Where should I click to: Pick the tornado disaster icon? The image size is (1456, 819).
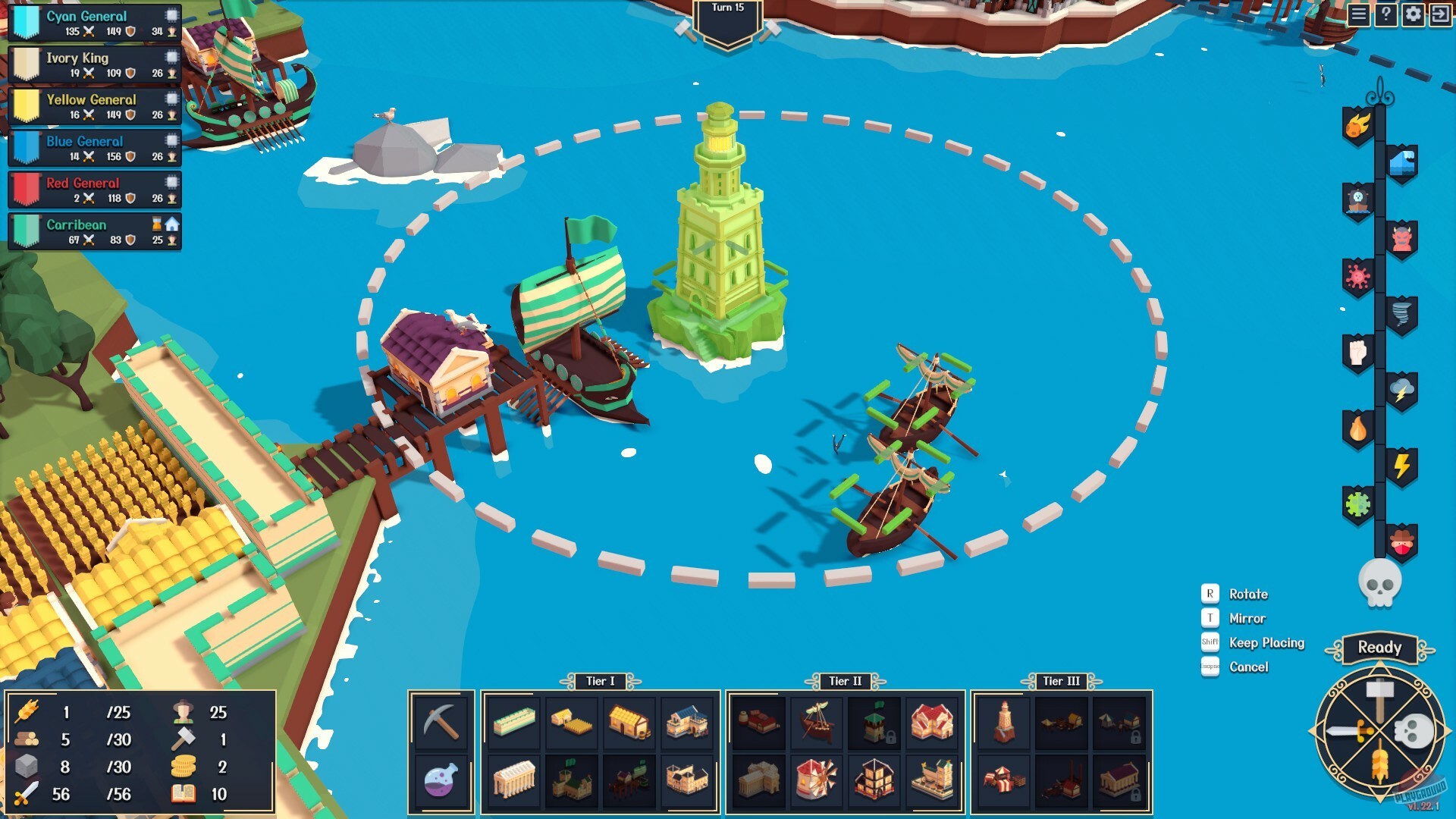(x=1402, y=311)
